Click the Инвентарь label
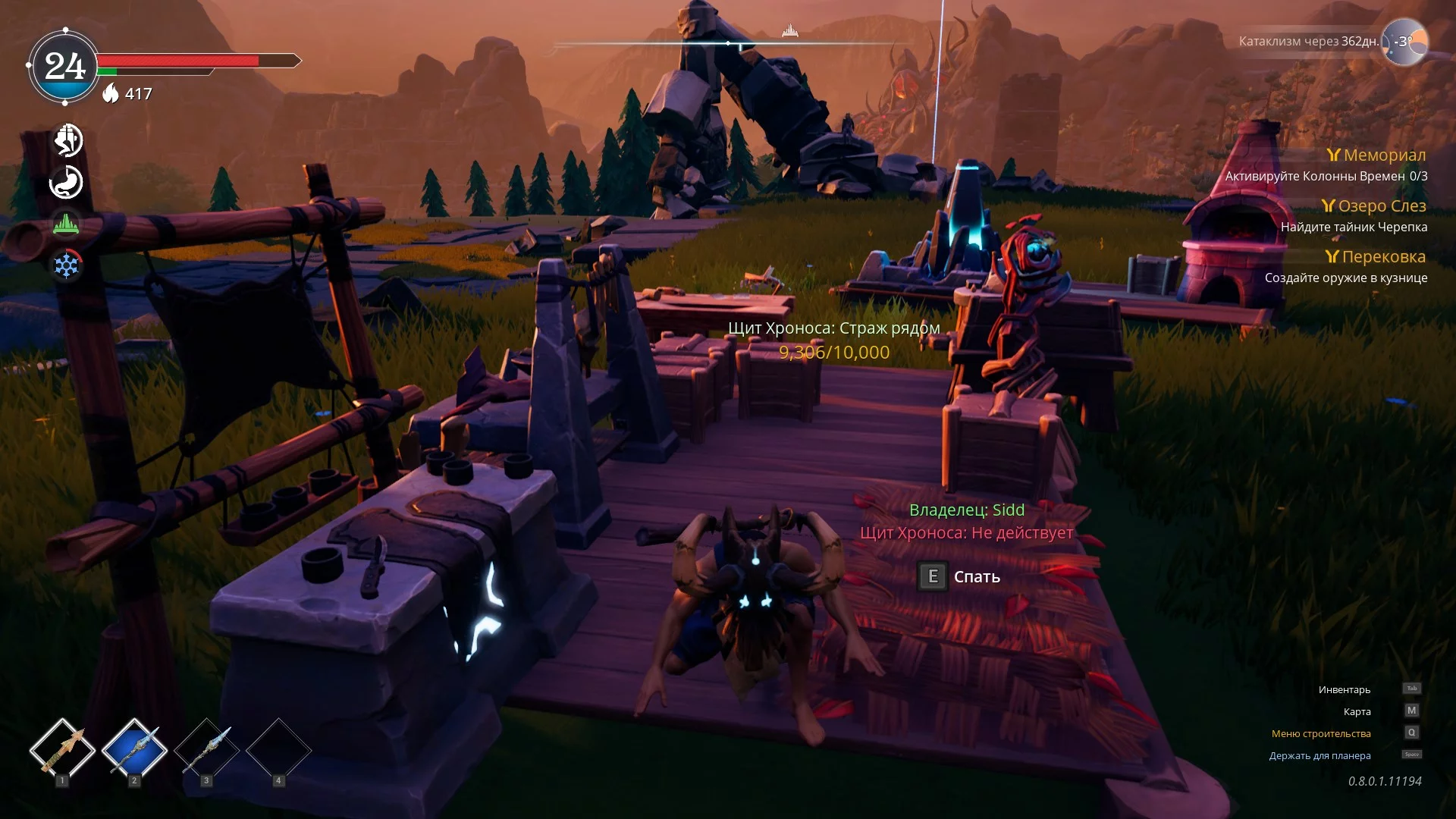The height and width of the screenshot is (819, 1456). tap(1344, 690)
